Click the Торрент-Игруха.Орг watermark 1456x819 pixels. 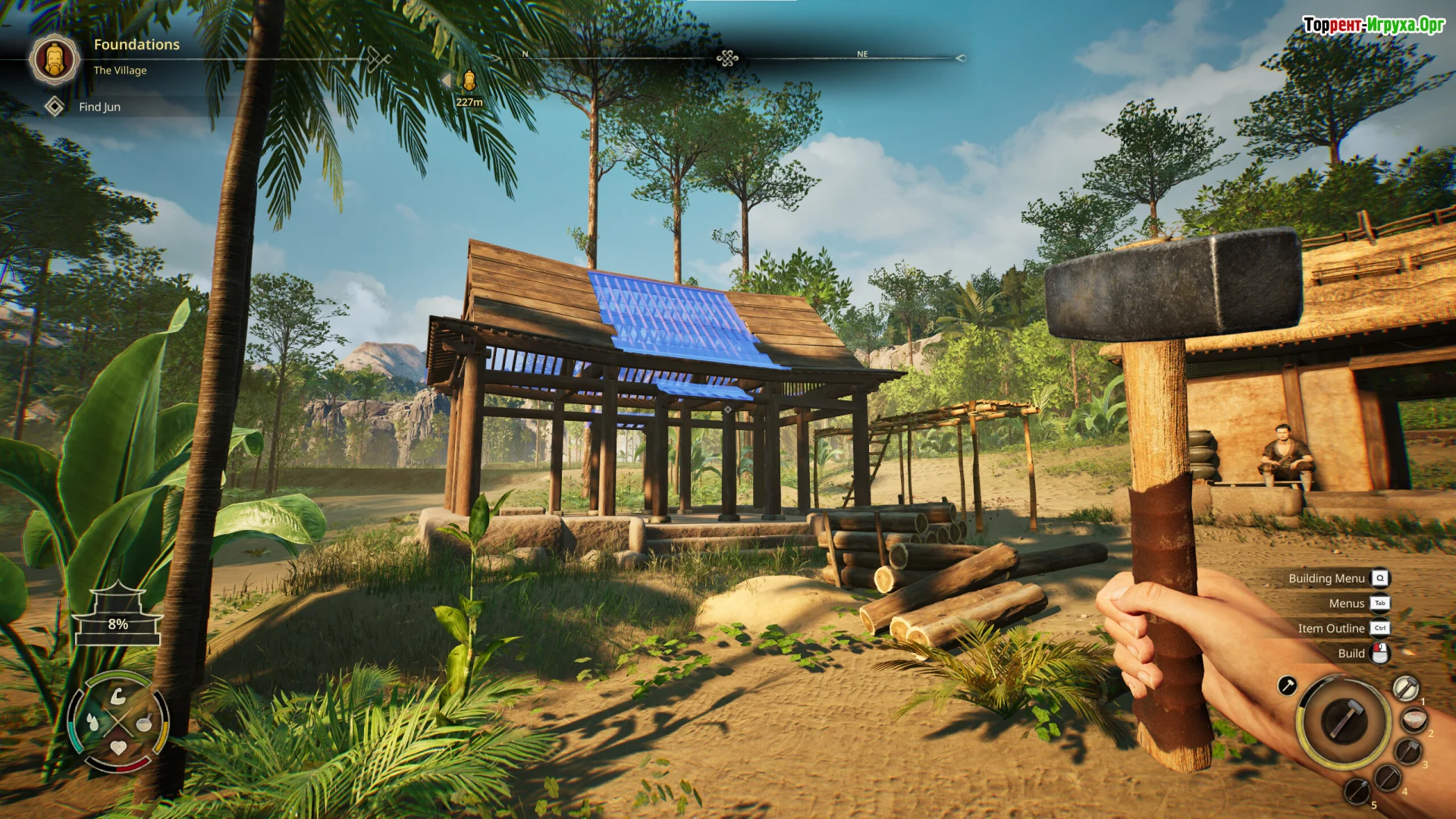point(1373,25)
